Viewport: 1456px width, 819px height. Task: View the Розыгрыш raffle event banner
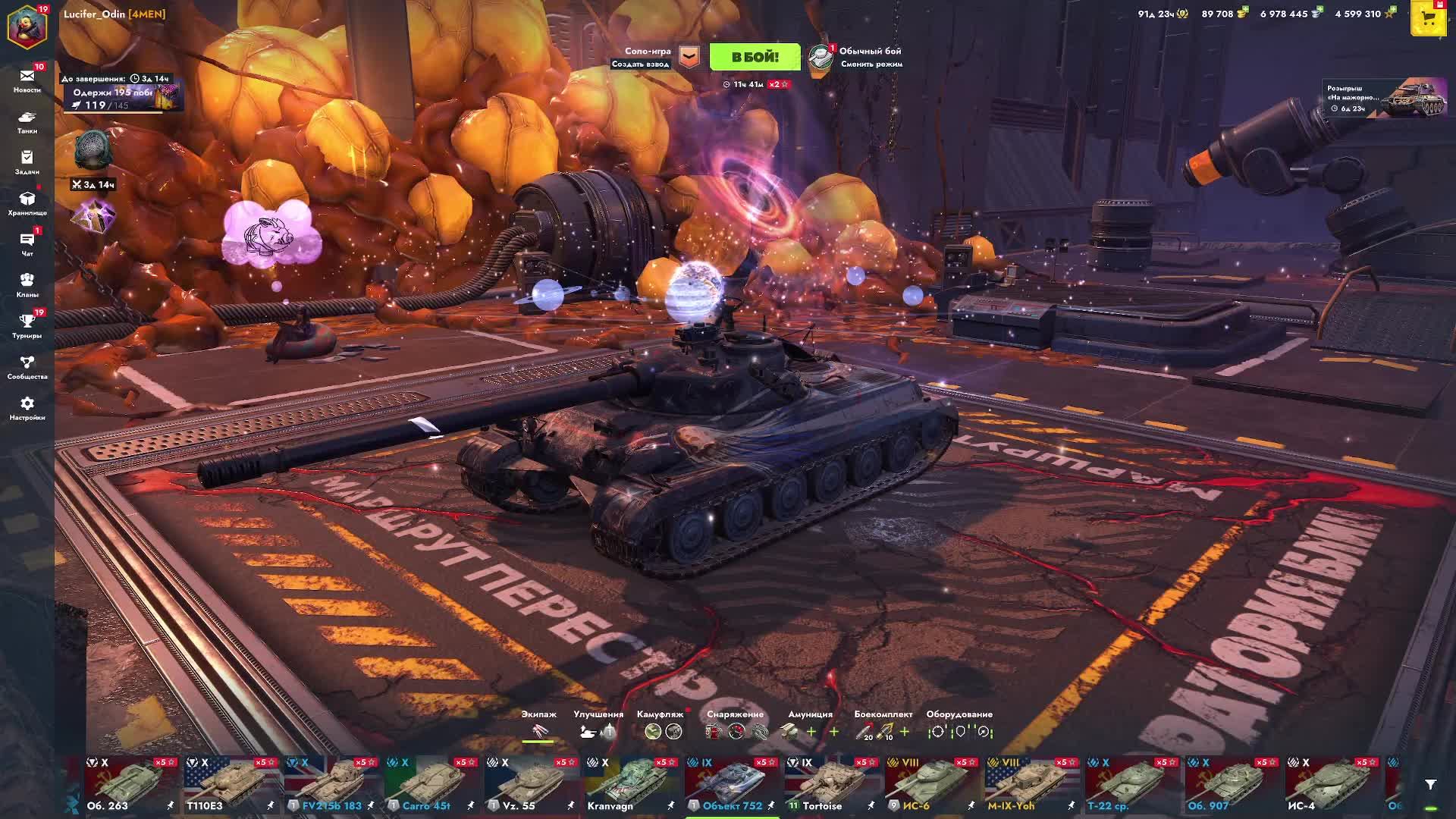point(1384,99)
